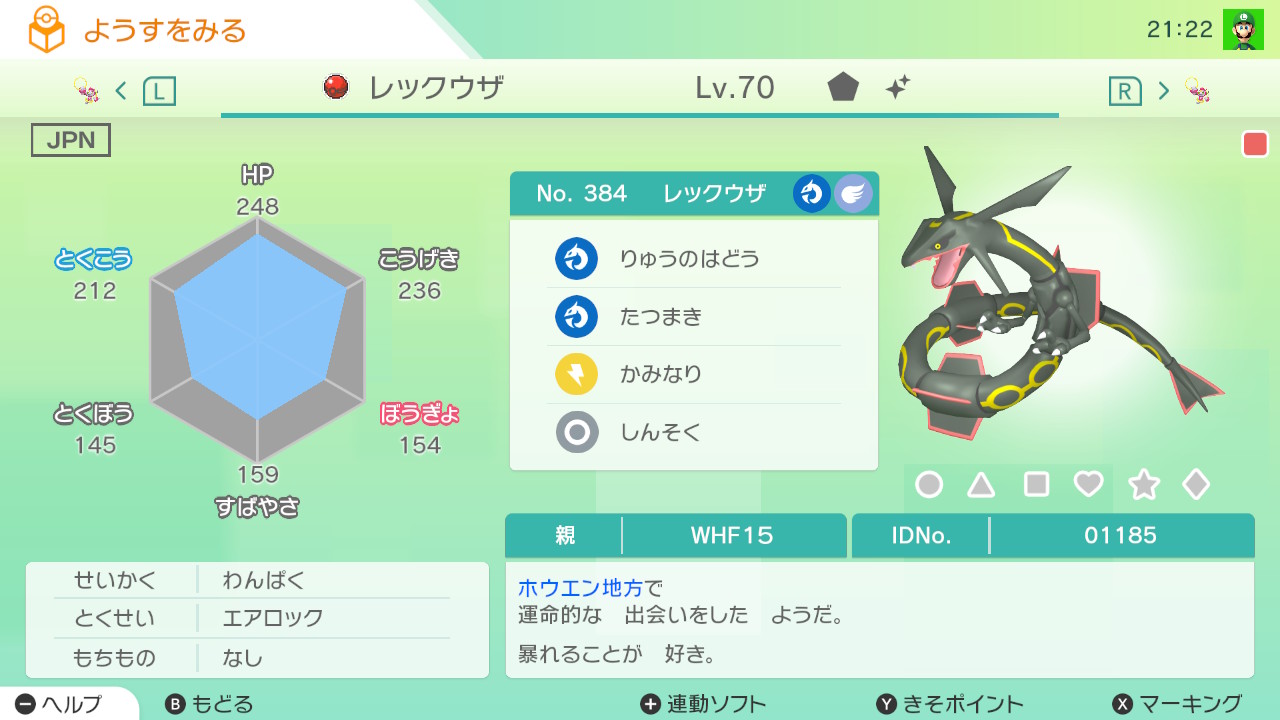Toggle the circle marking under Rayquaza
This screenshot has width=1280, height=720.
[x=929, y=485]
